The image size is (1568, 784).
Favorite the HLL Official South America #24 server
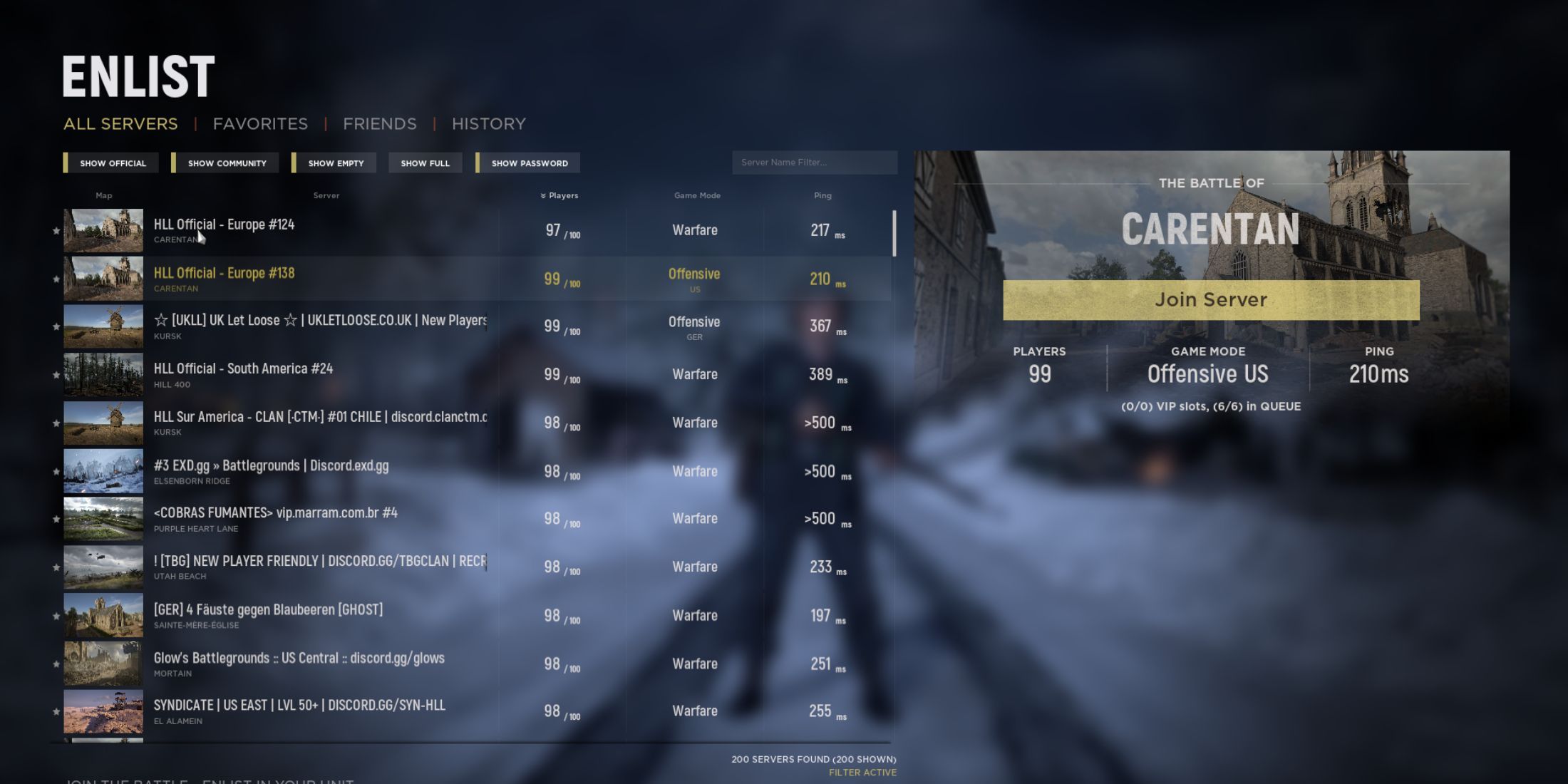[56, 374]
